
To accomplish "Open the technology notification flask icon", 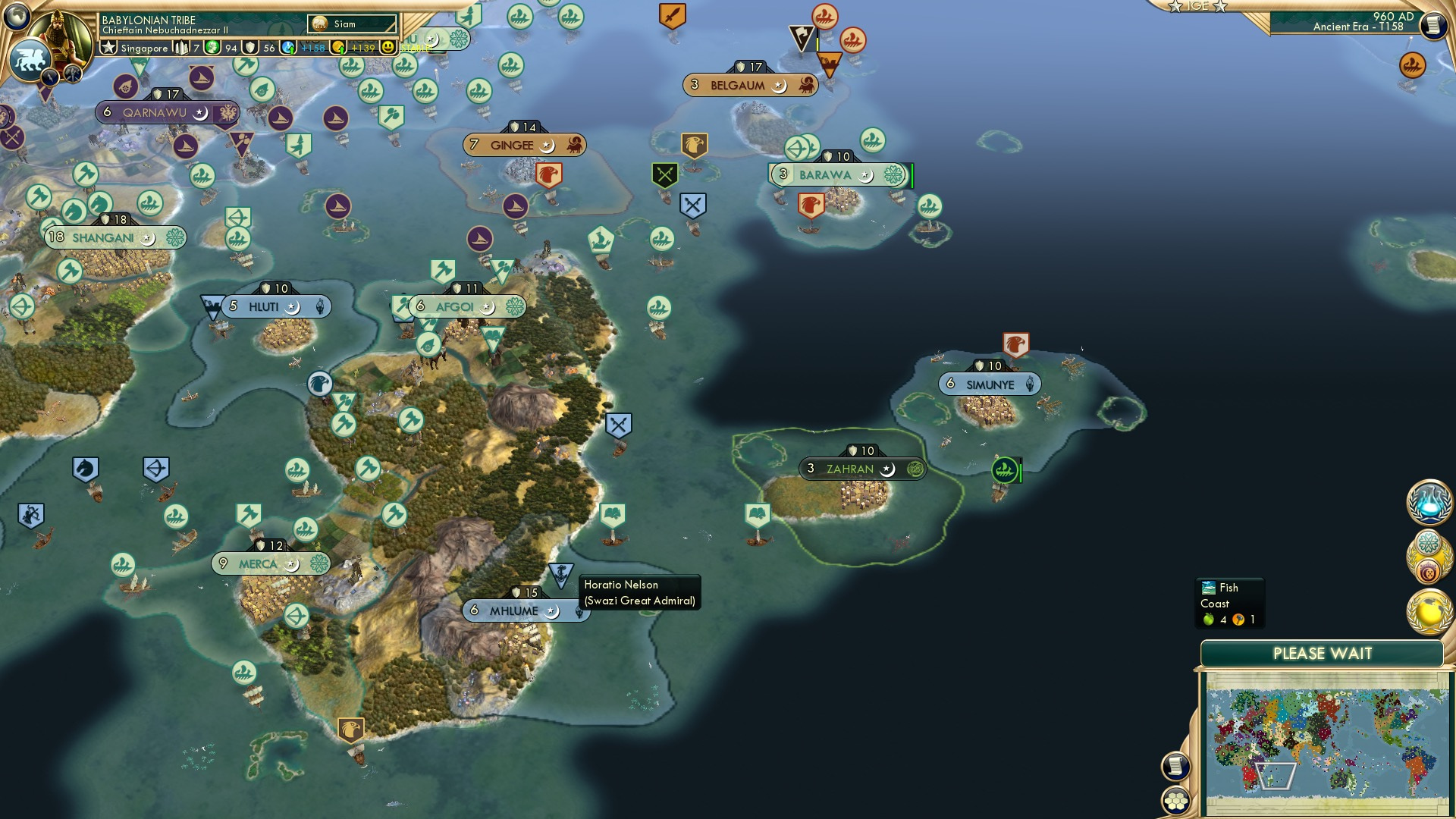I will point(1429,500).
